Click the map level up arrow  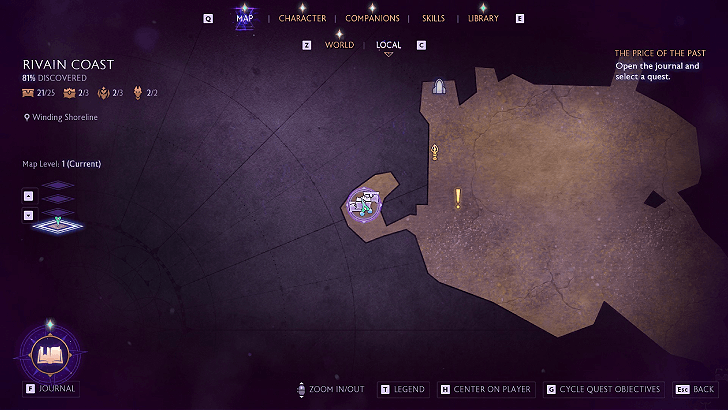(x=28, y=197)
